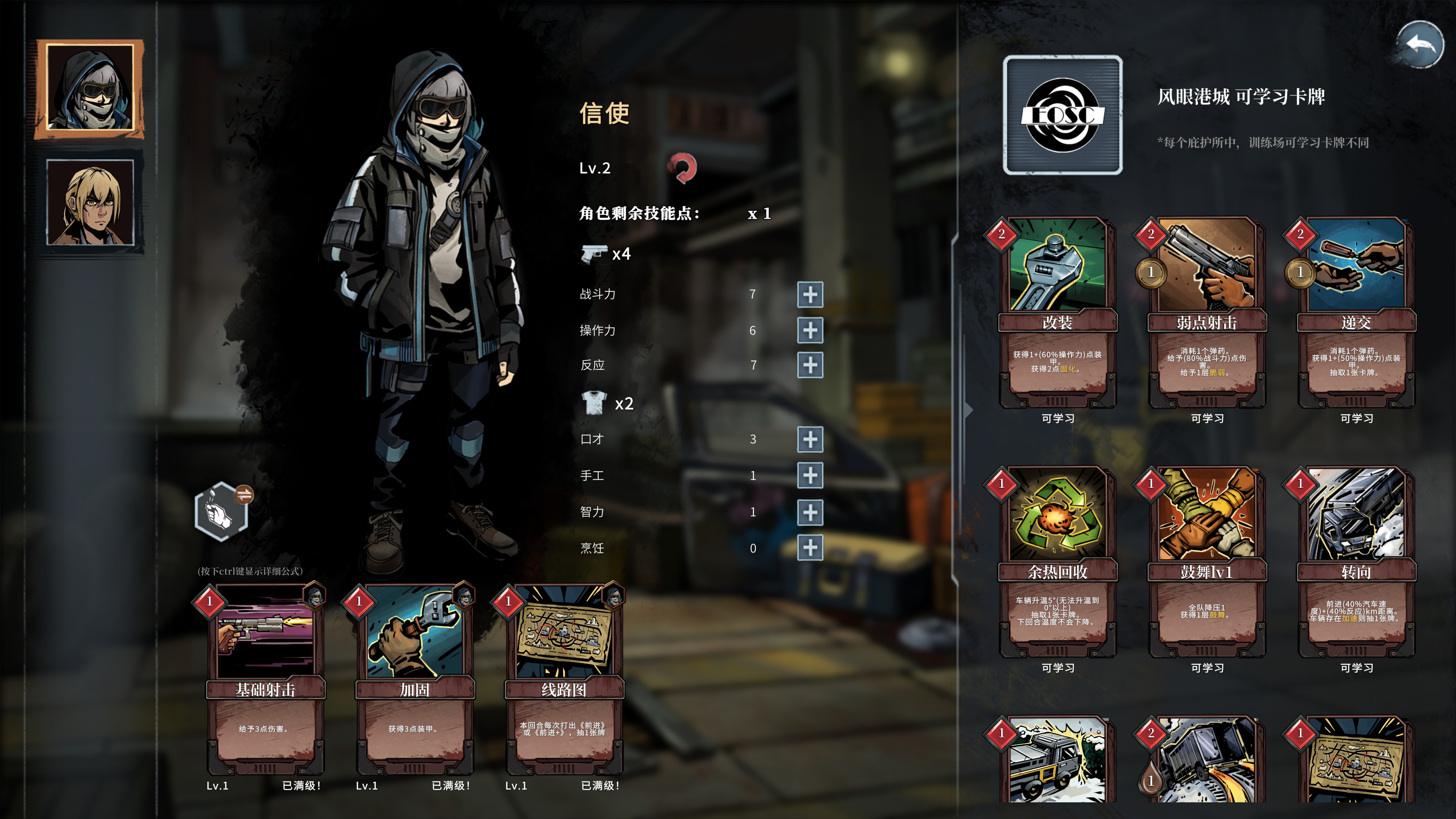Add a point to 口才
Viewport: 1456px width, 819px height.
pos(810,439)
